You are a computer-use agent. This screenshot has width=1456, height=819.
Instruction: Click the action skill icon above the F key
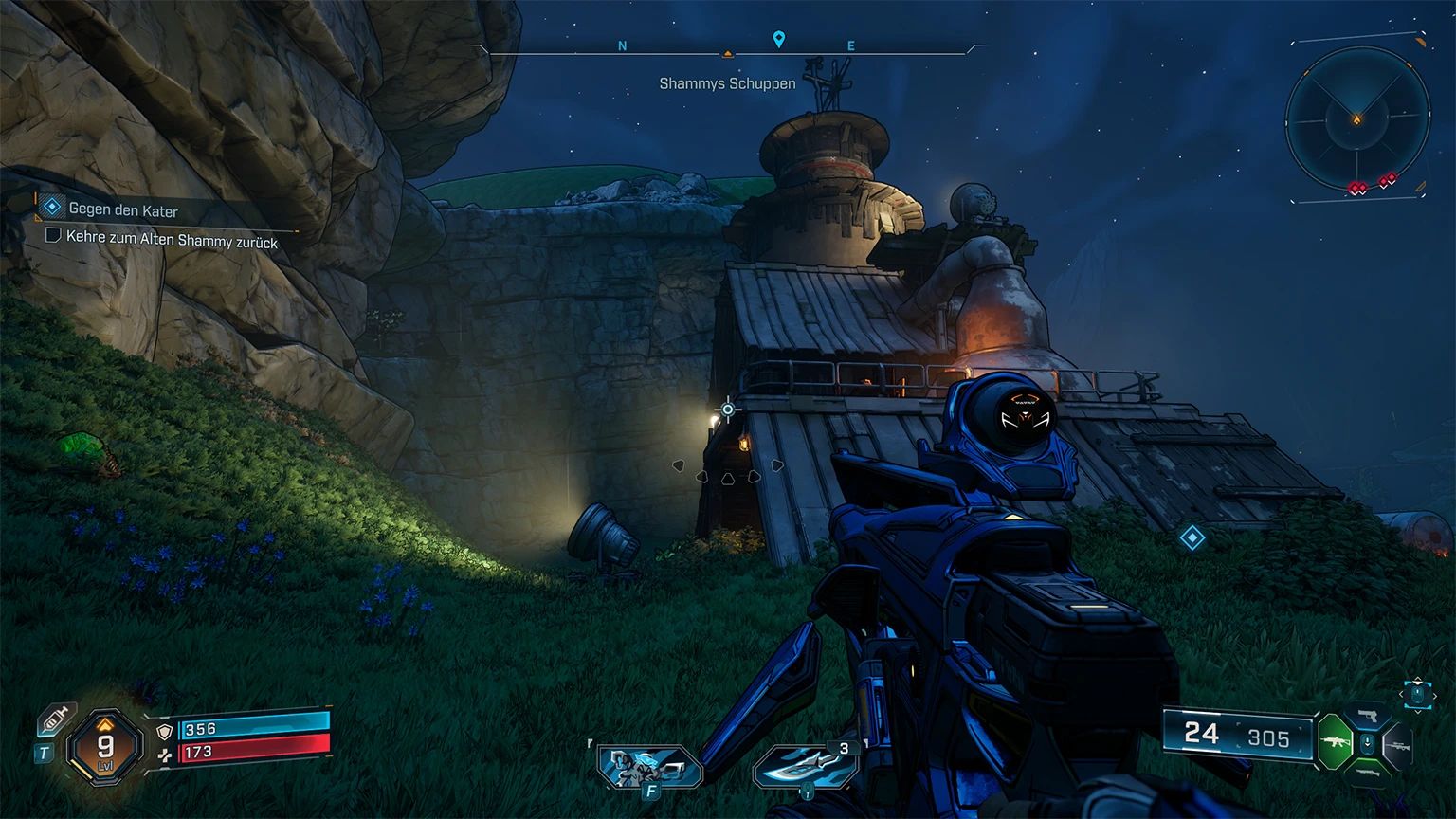pos(647,766)
